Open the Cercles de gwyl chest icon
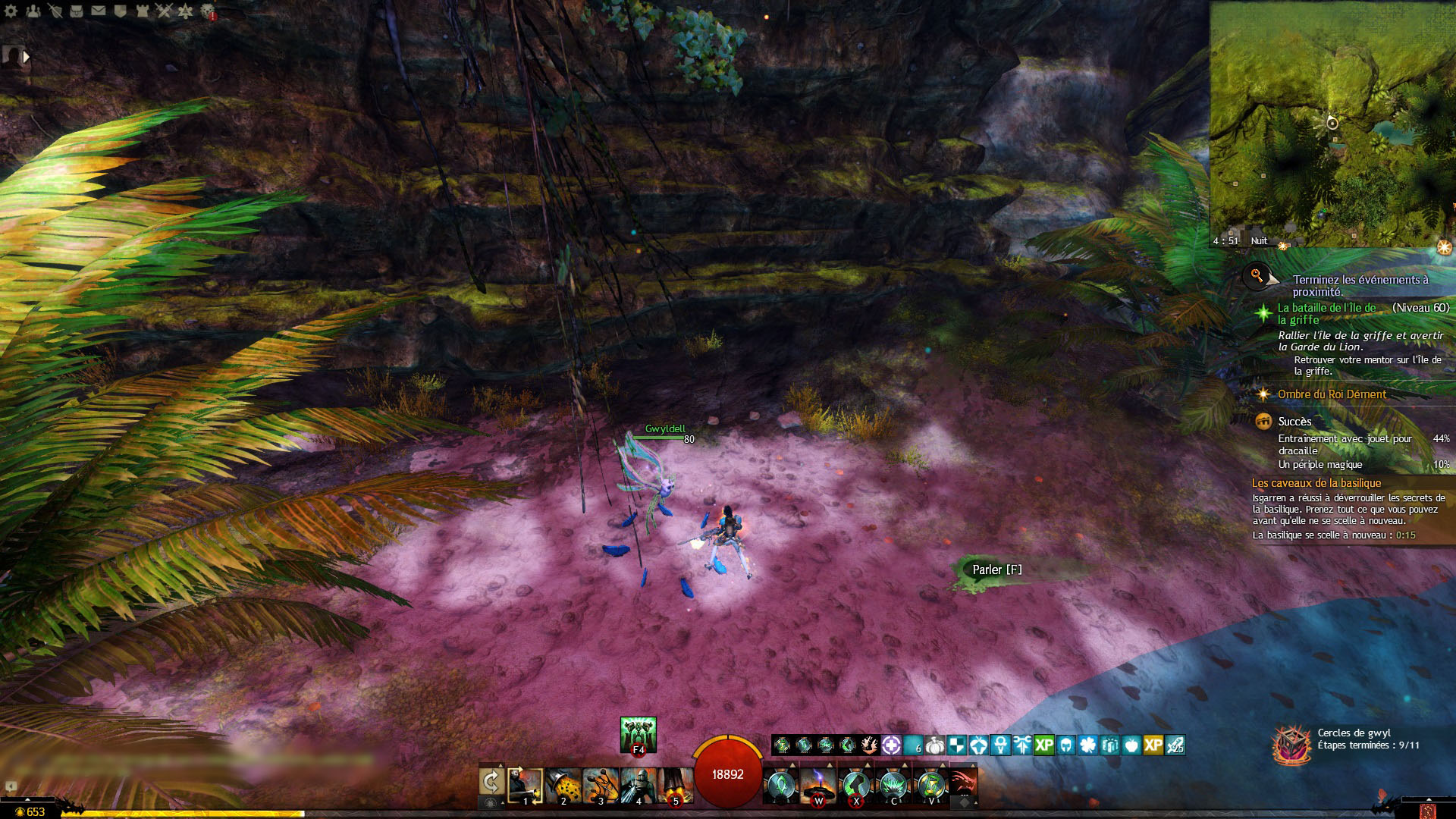The image size is (1456, 819). [x=1291, y=744]
